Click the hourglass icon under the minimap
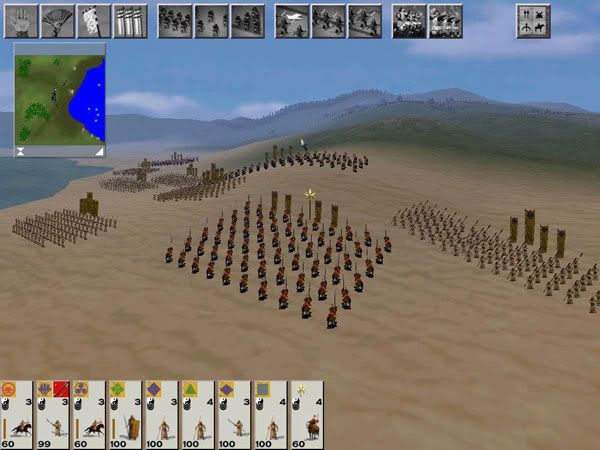 pos(21,151)
